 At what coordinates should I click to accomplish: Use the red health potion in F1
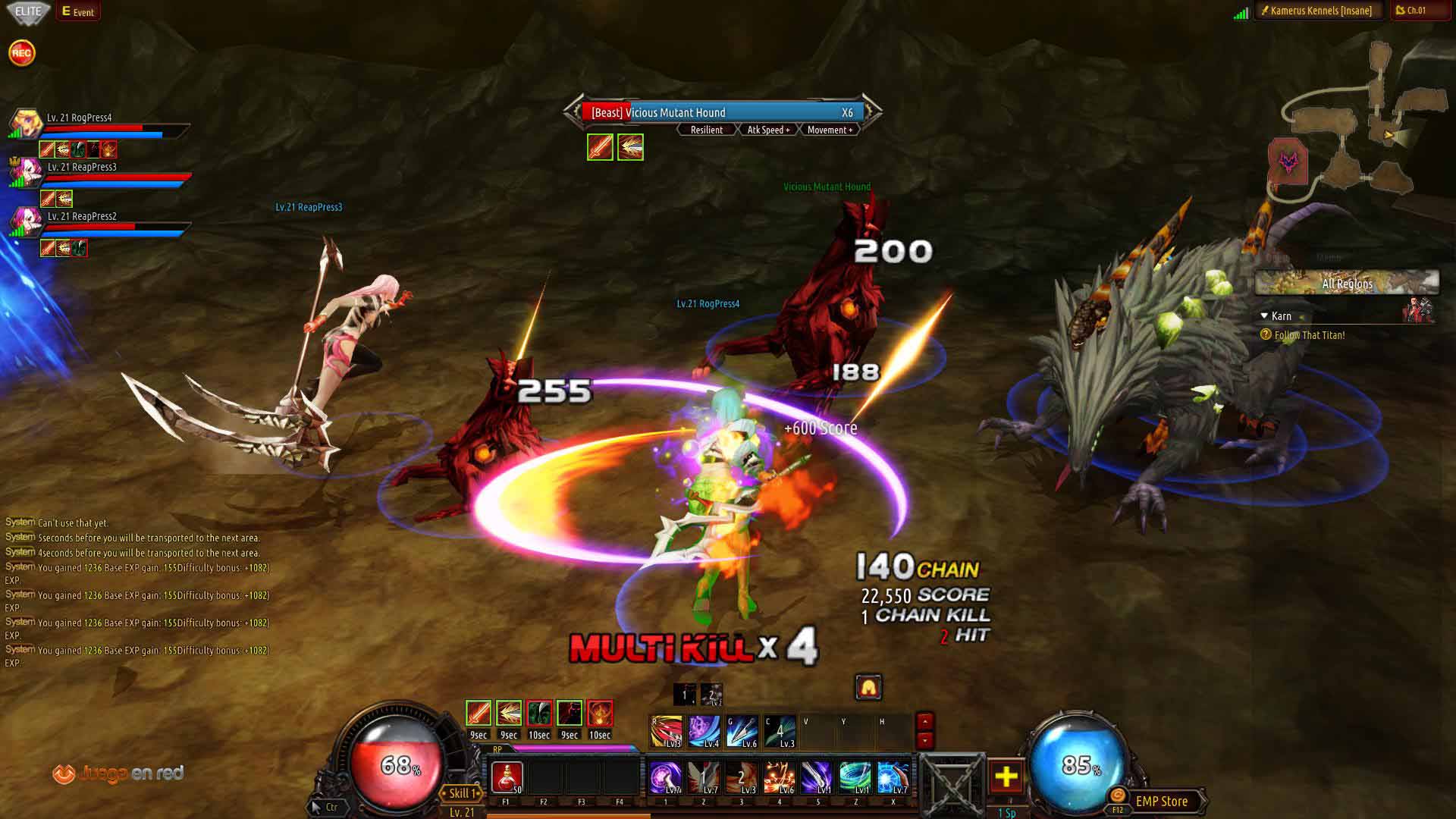tap(507, 777)
